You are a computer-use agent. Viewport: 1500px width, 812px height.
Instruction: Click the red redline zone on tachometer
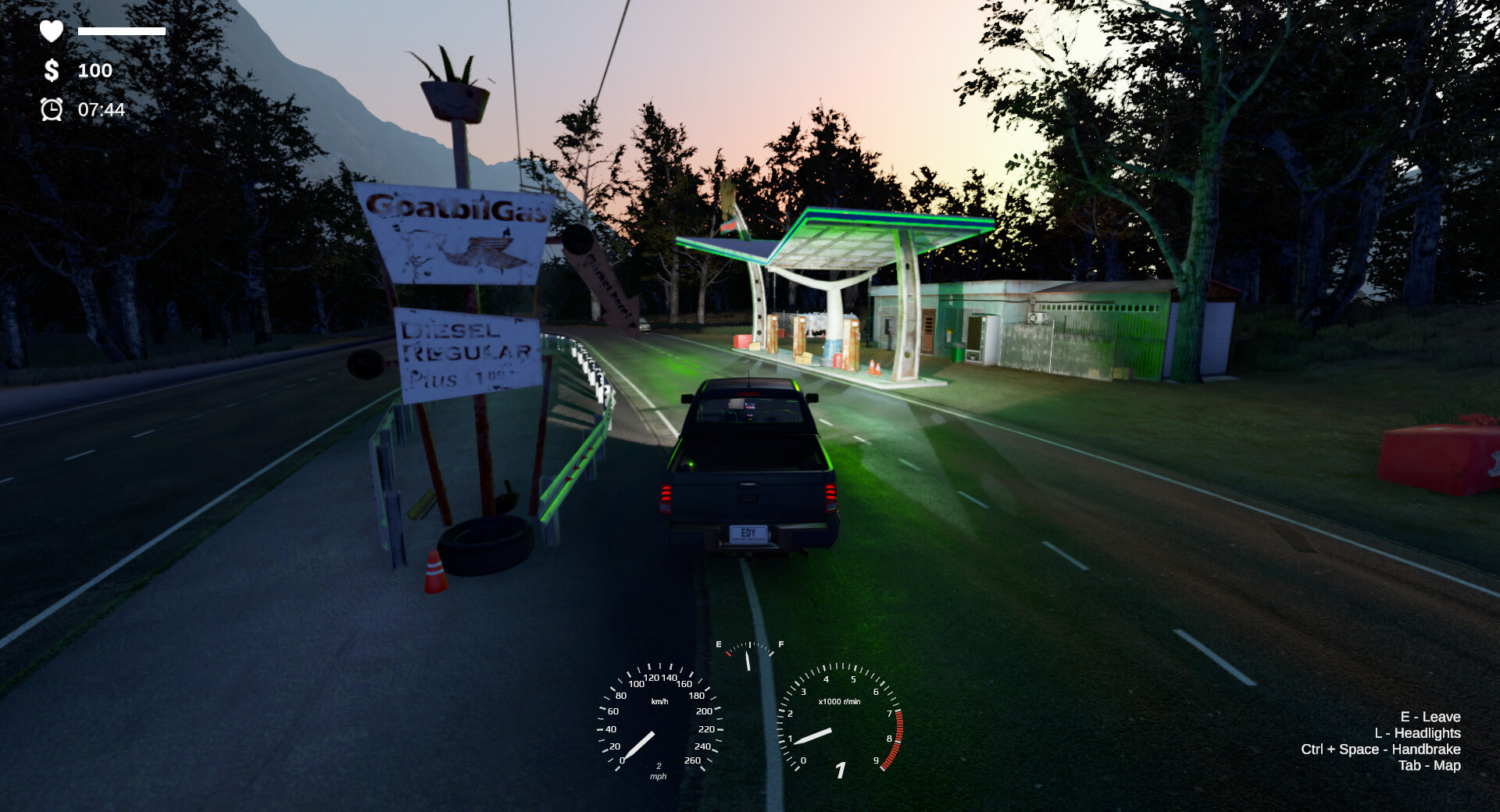point(895,742)
